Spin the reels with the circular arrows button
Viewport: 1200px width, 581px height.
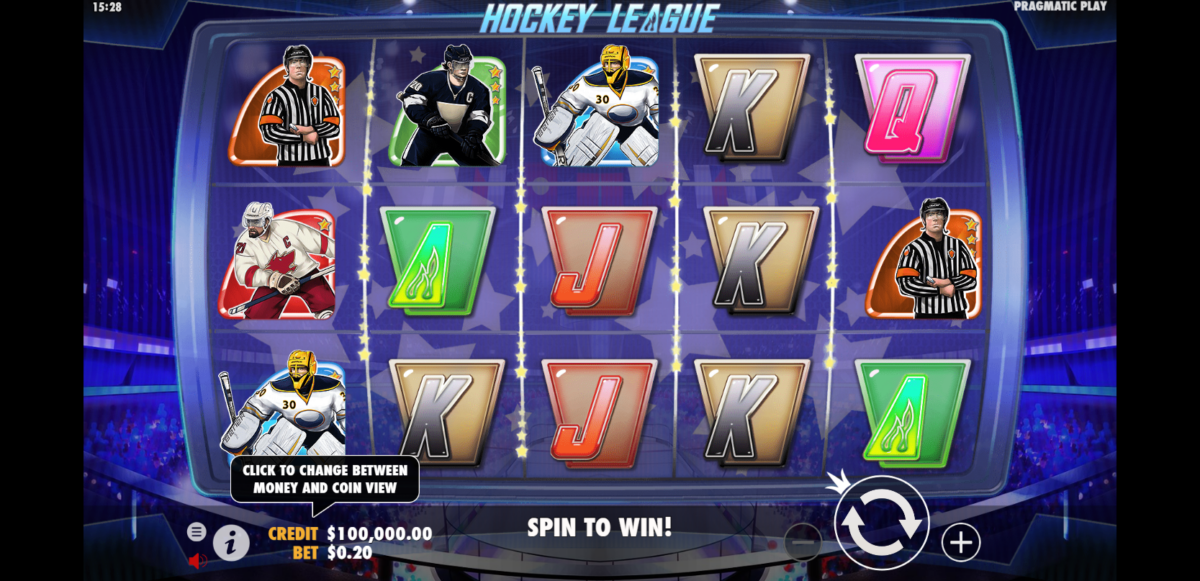click(881, 522)
